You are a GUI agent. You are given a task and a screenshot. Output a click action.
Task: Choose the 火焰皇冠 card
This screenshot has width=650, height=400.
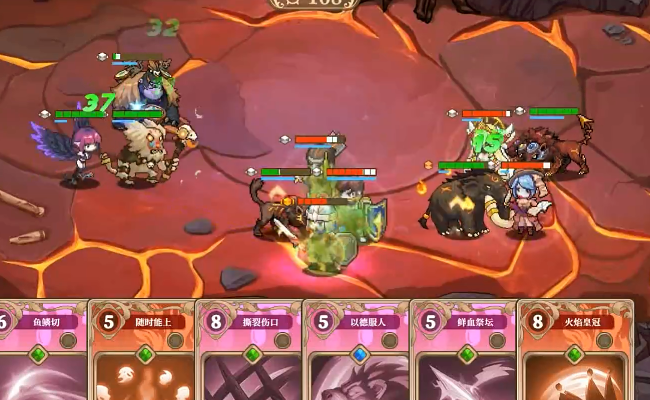click(x=573, y=355)
